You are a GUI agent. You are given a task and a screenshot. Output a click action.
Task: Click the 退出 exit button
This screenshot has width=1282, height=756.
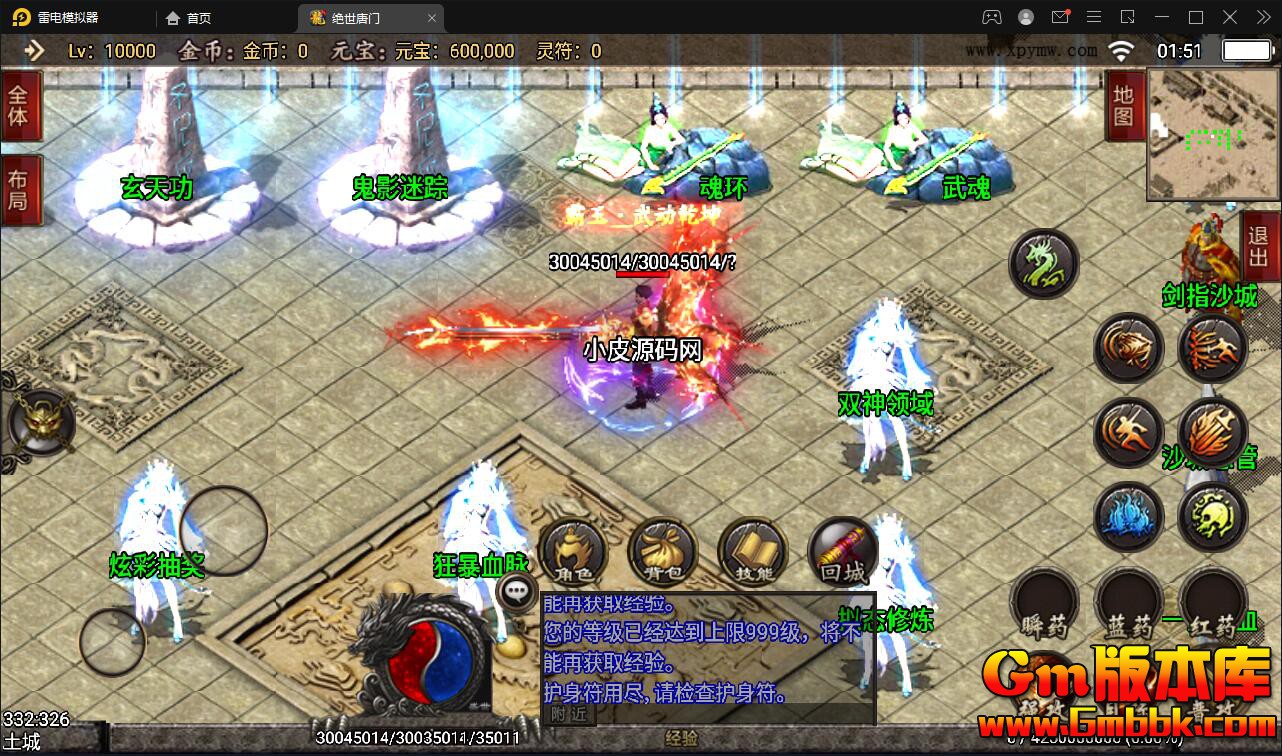pos(1259,247)
